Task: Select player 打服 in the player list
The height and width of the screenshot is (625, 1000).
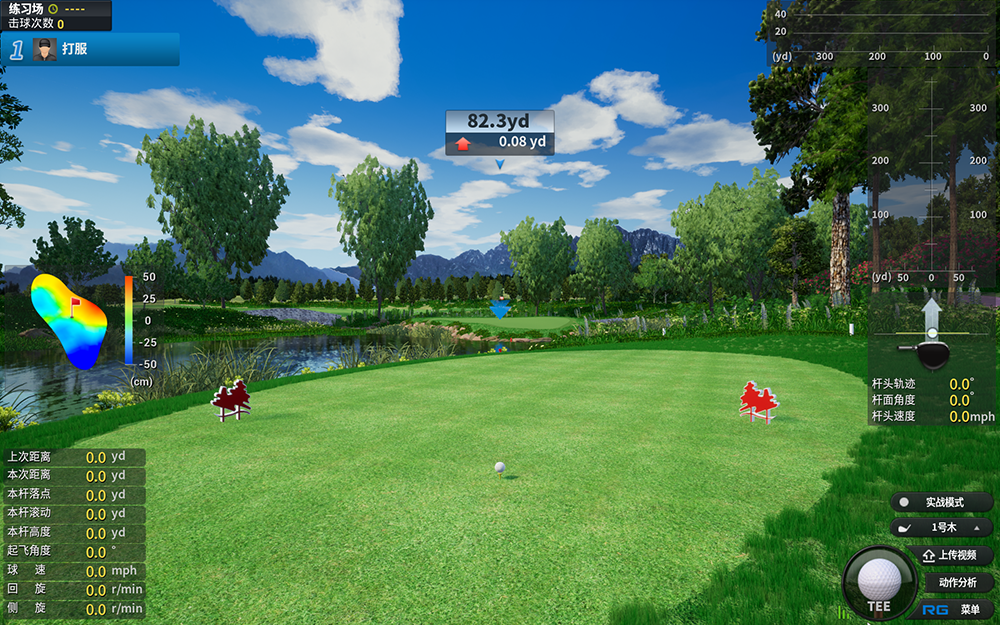Action: coord(90,49)
